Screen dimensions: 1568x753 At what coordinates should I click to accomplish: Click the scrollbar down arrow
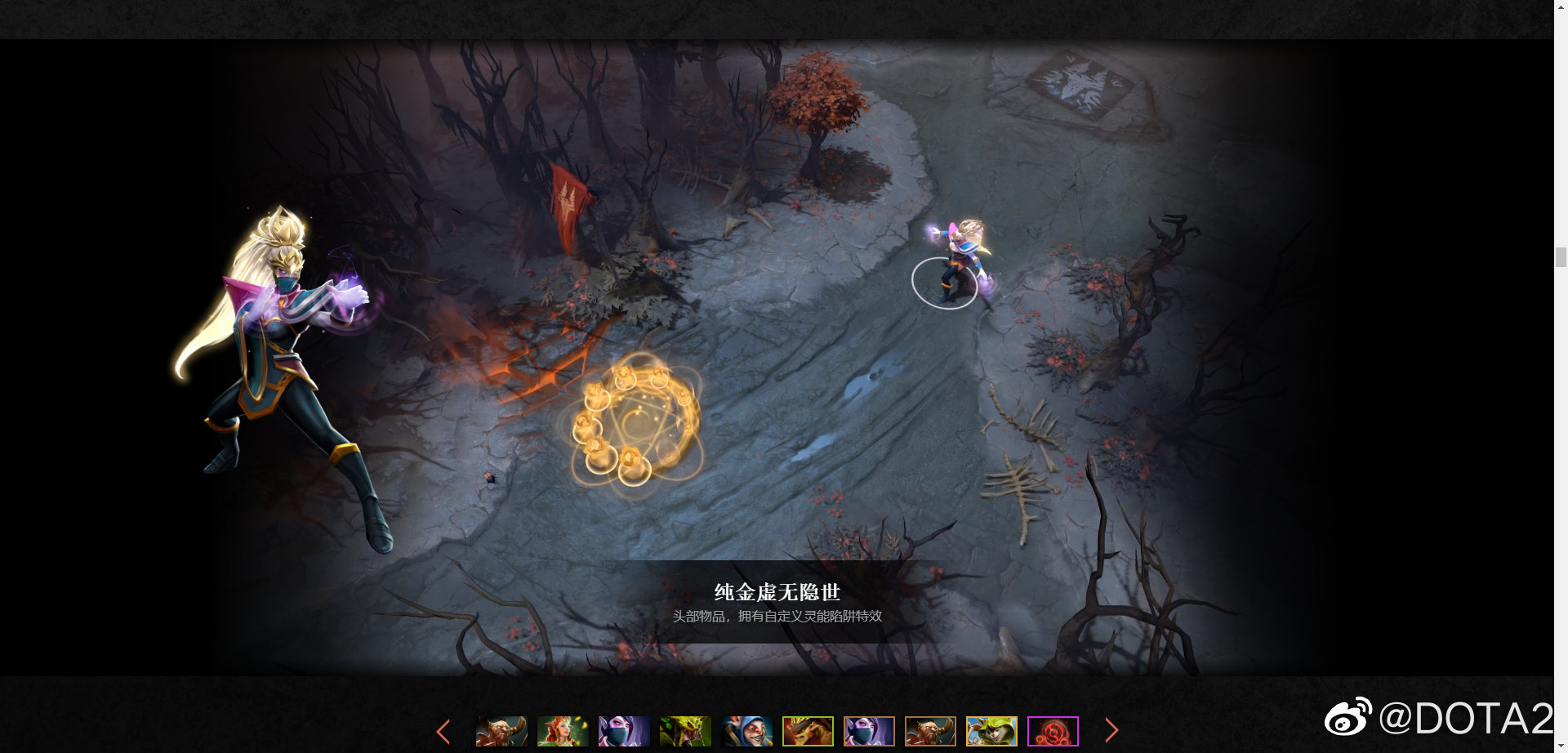(x=1560, y=745)
